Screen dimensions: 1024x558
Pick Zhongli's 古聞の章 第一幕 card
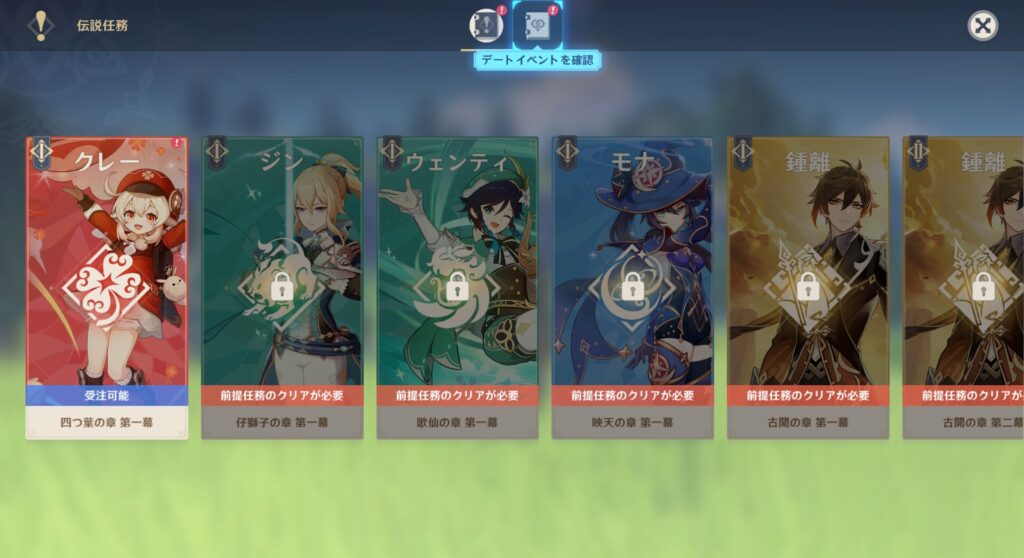tap(807, 288)
